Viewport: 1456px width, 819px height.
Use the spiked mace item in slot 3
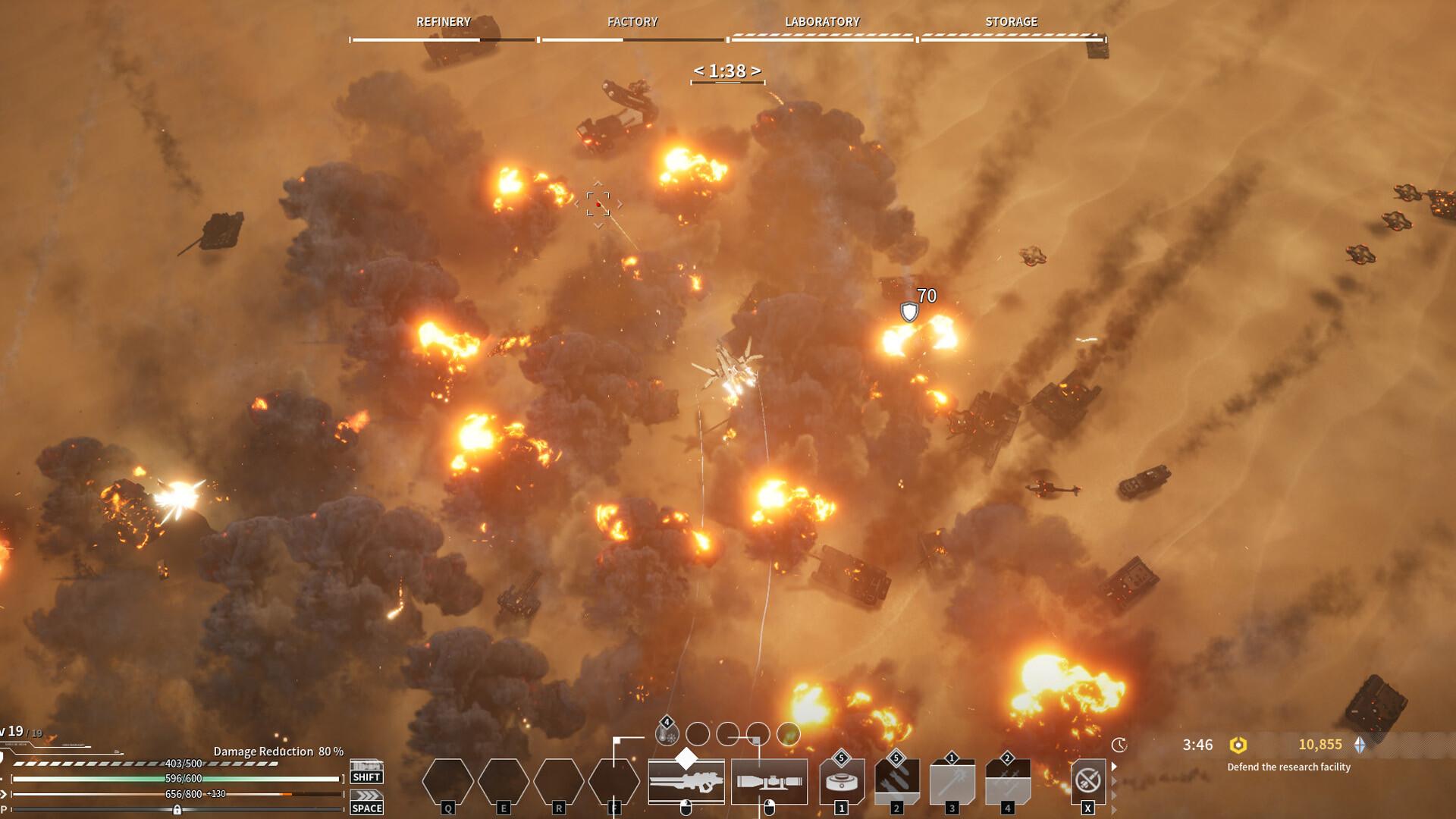(x=952, y=781)
